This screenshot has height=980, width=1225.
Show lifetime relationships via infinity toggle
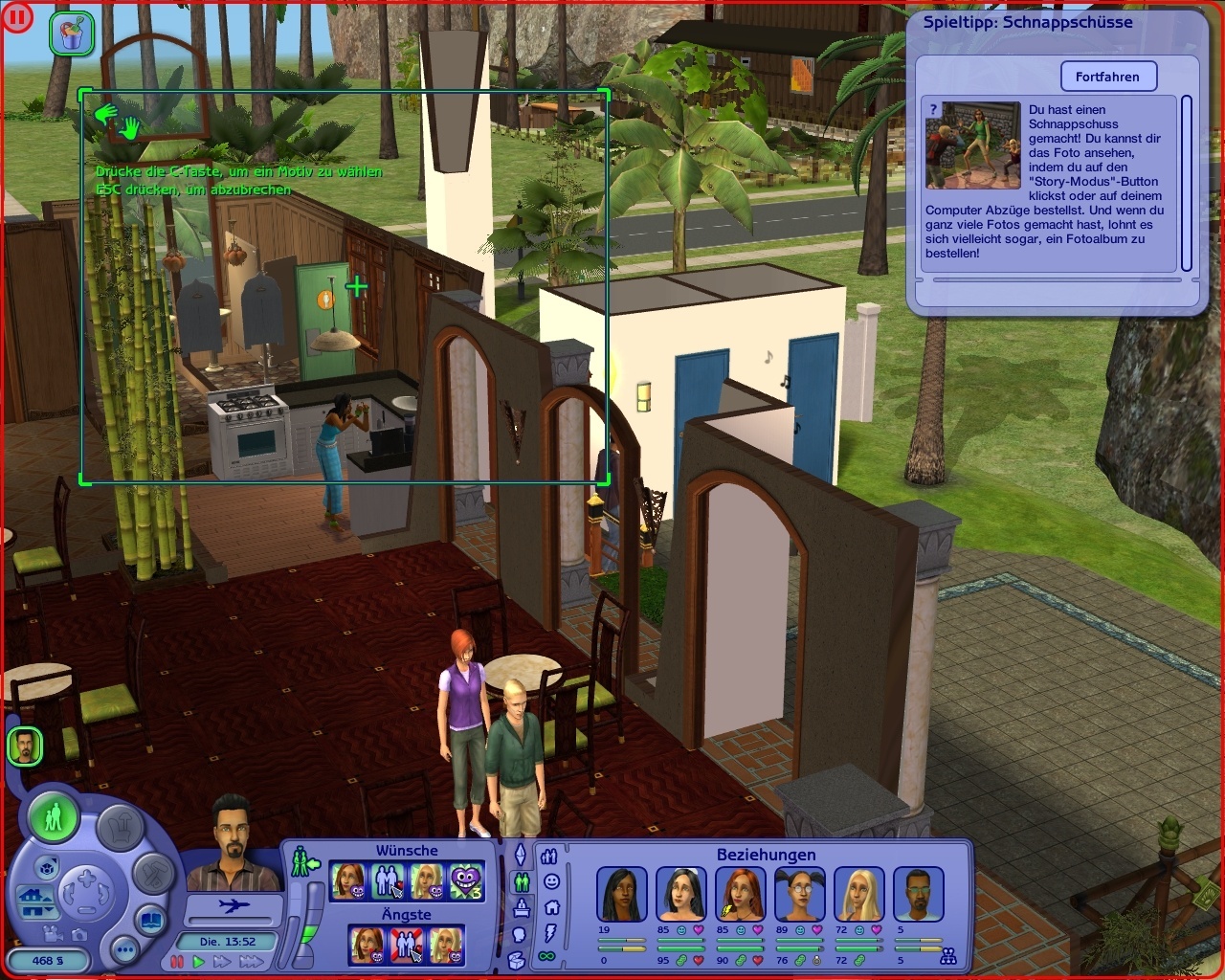[x=546, y=956]
